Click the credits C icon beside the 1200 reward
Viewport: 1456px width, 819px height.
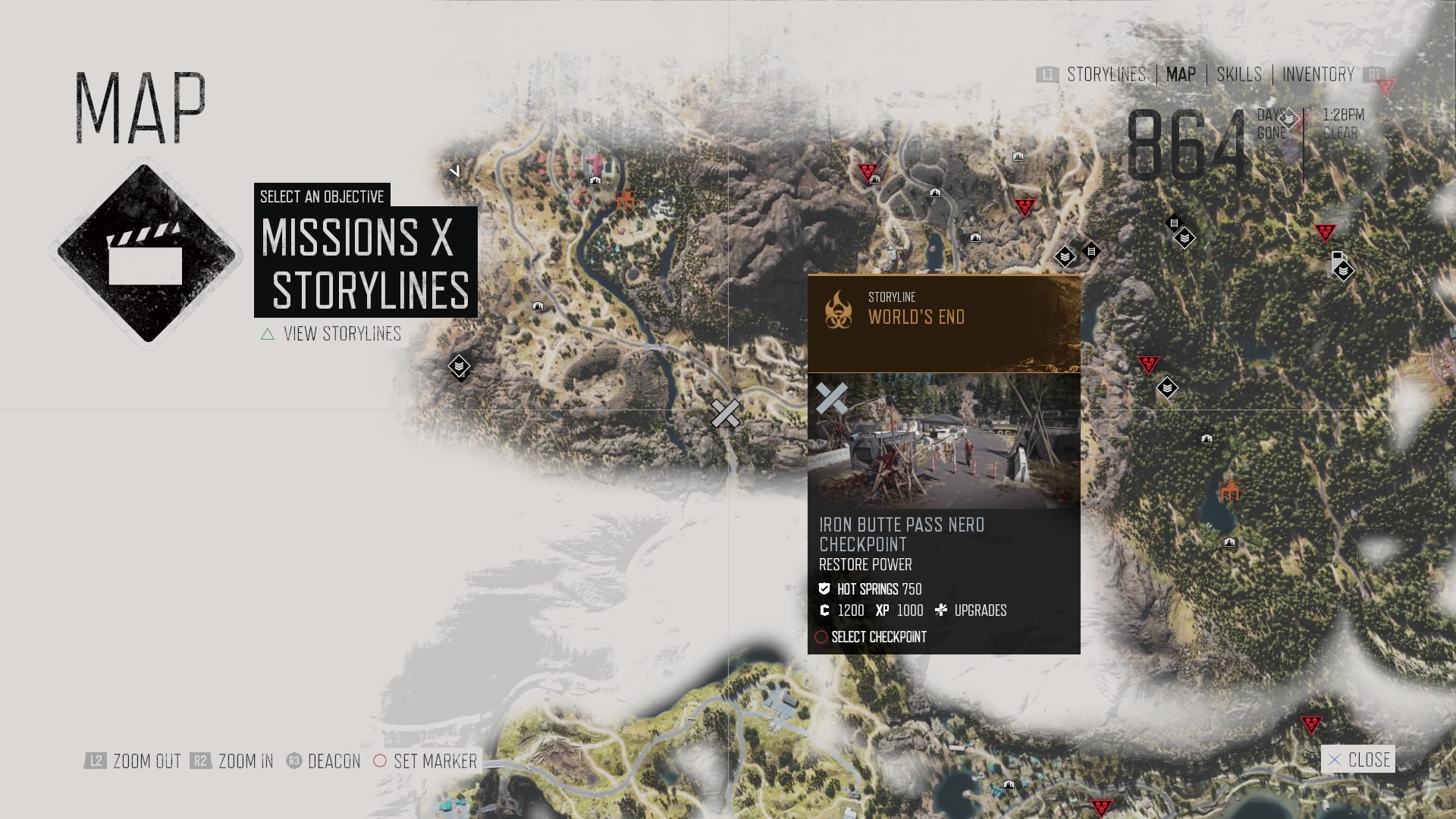[824, 610]
